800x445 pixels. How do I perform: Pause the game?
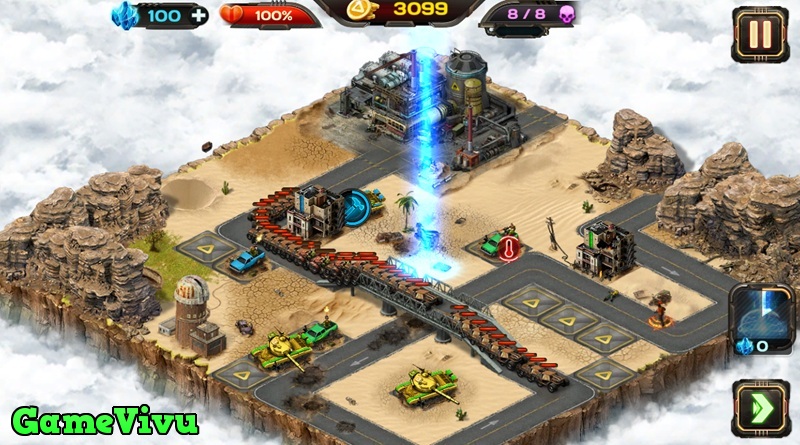click(x=760, y=35)
